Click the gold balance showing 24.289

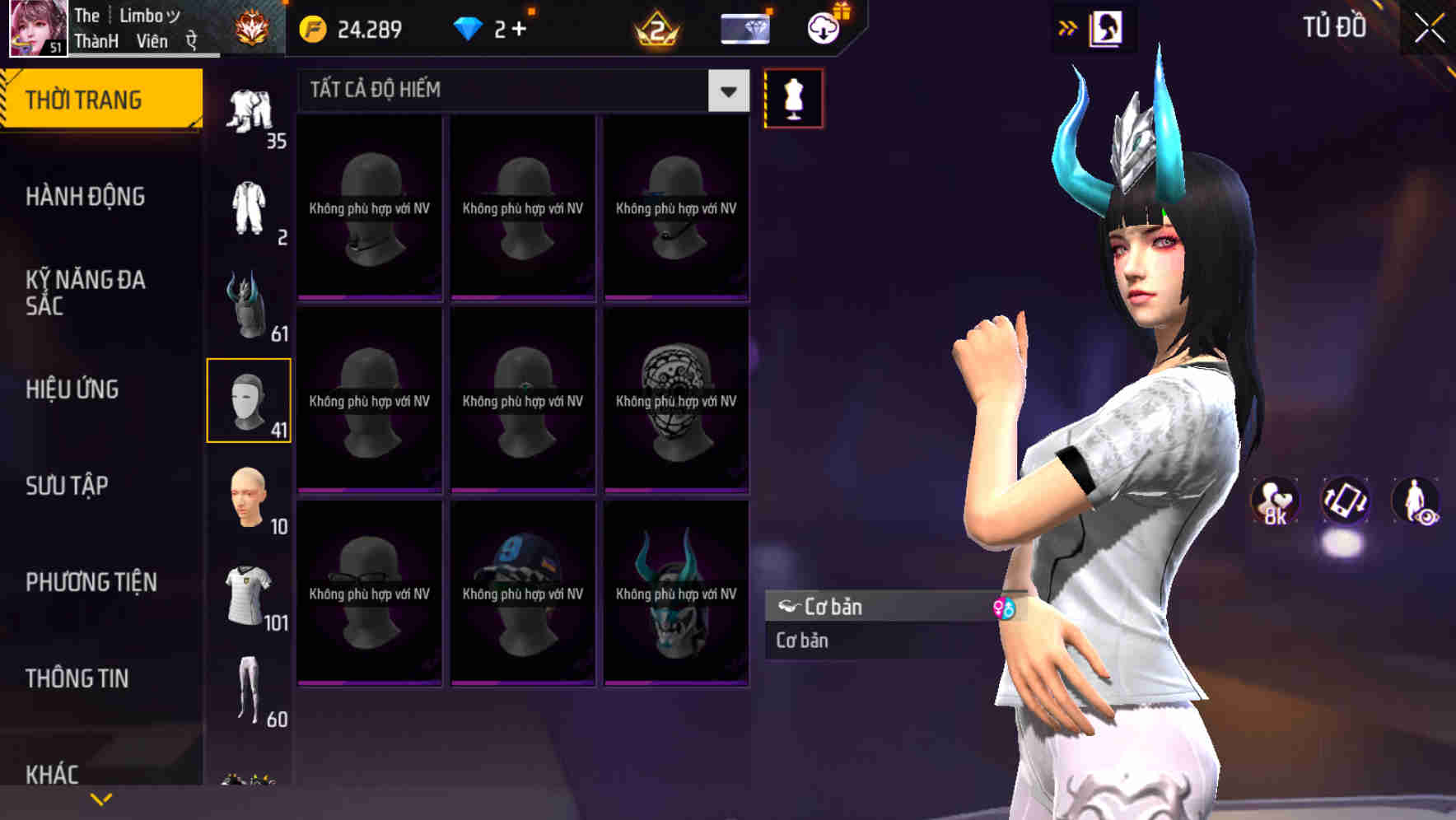click(x=354, y=27)
